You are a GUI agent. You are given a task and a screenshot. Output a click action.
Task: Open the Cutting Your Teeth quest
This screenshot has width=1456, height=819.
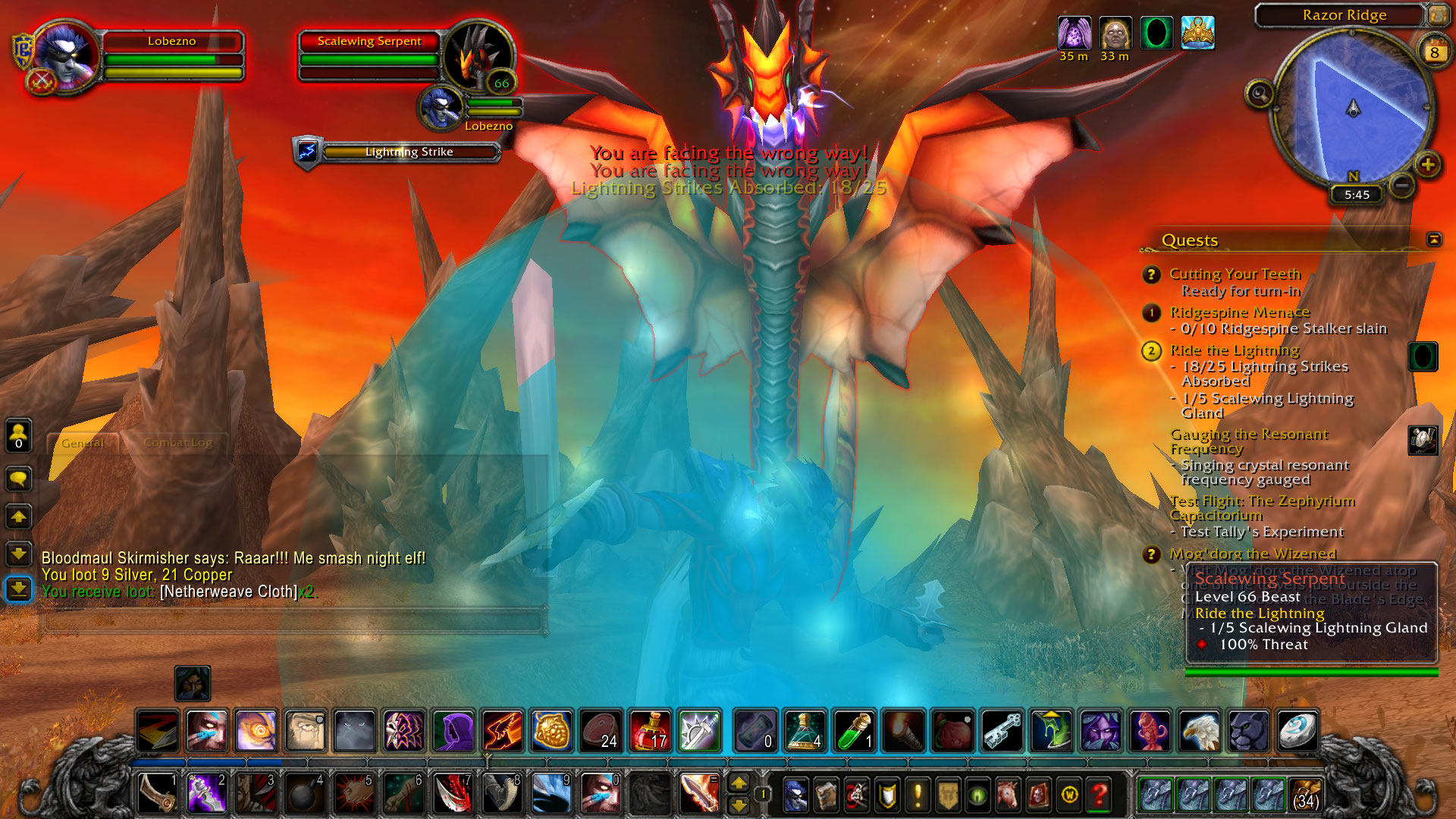[x=1235, y=274]
